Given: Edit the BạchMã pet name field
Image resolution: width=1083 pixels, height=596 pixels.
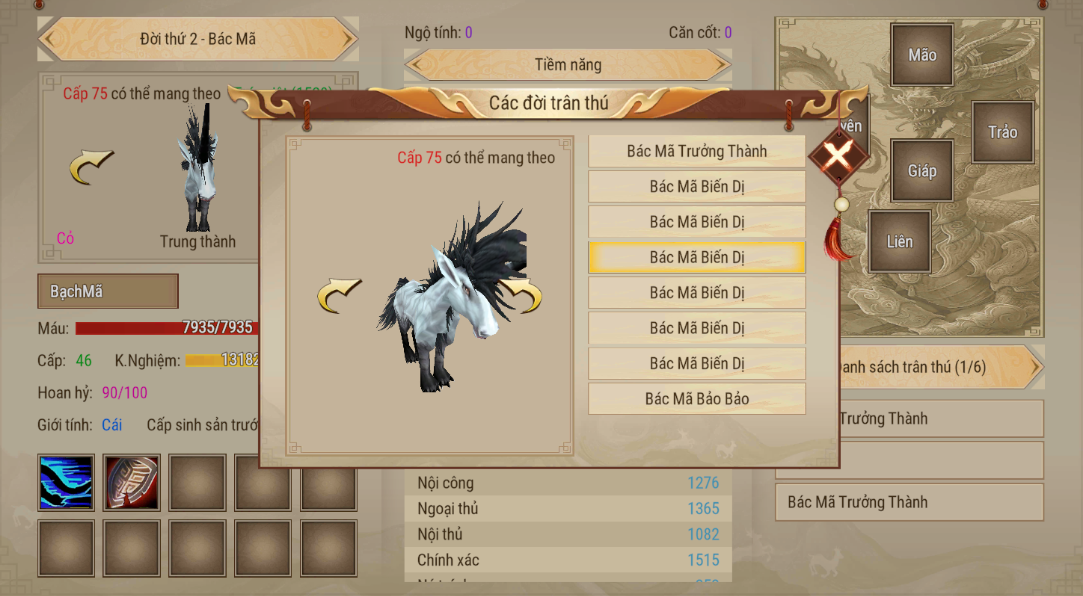Looking at the screenshot, I should (108, 292).
